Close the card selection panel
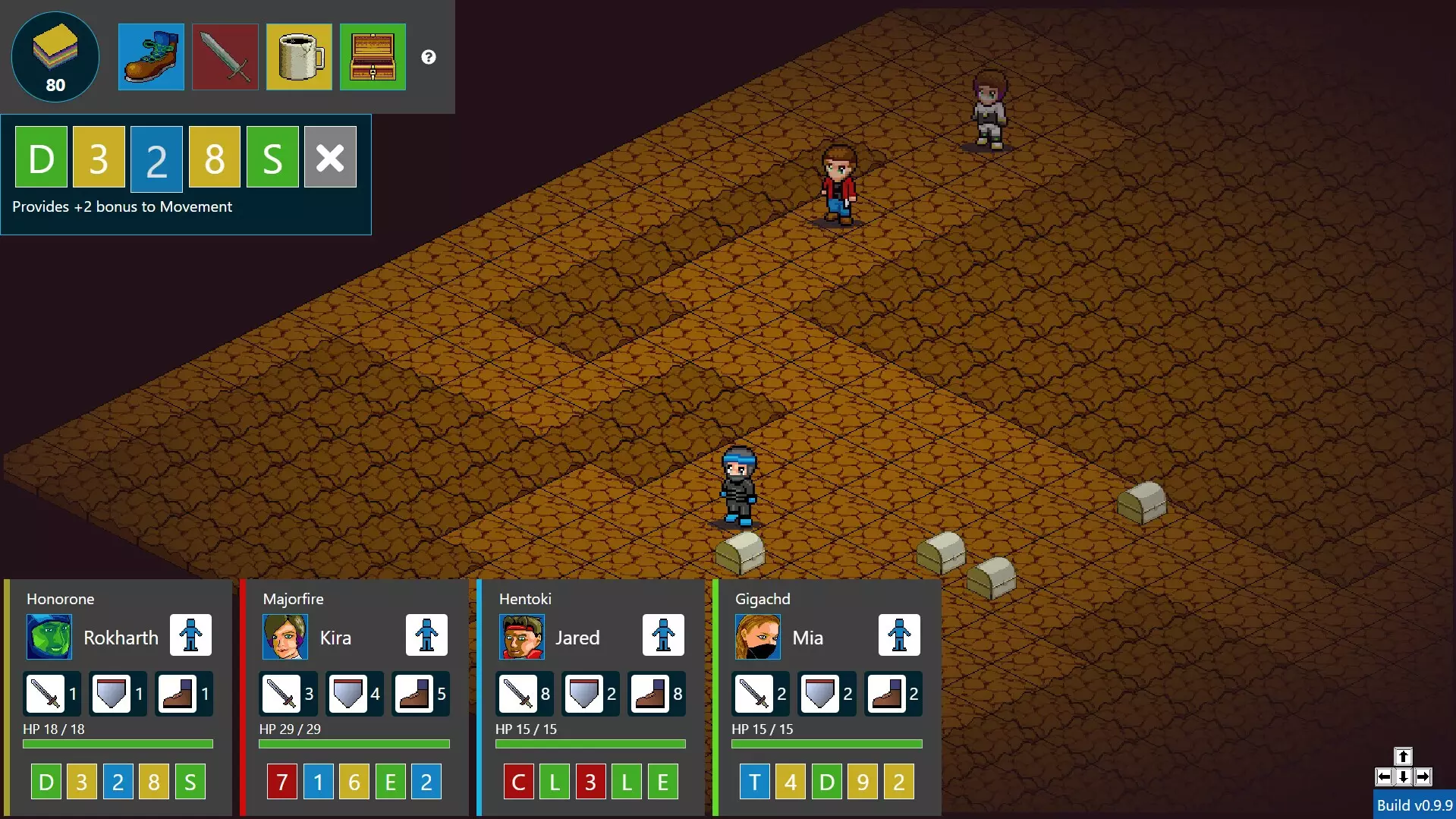The height and width of the screenshot is (819, 1456). pyautogui.click(x=330, y=157)
